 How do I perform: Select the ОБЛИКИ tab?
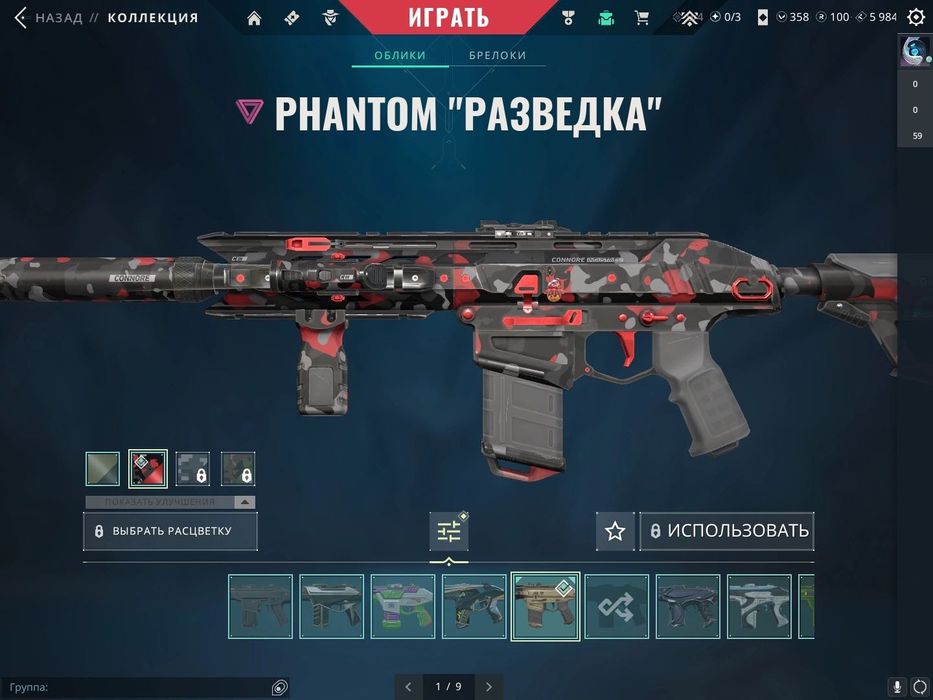(x=400, y=55)
